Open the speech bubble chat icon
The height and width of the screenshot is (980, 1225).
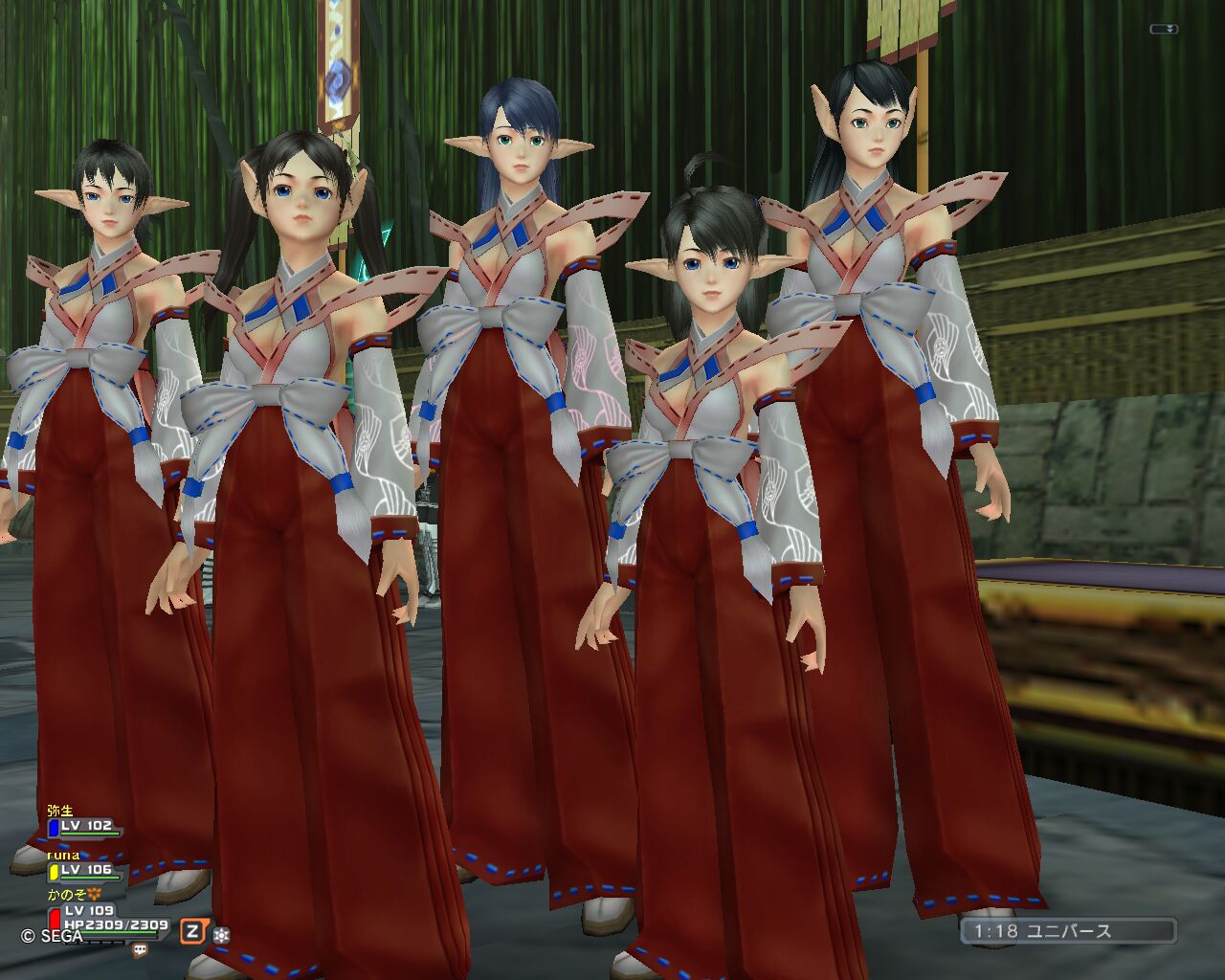tap(140, 950)
